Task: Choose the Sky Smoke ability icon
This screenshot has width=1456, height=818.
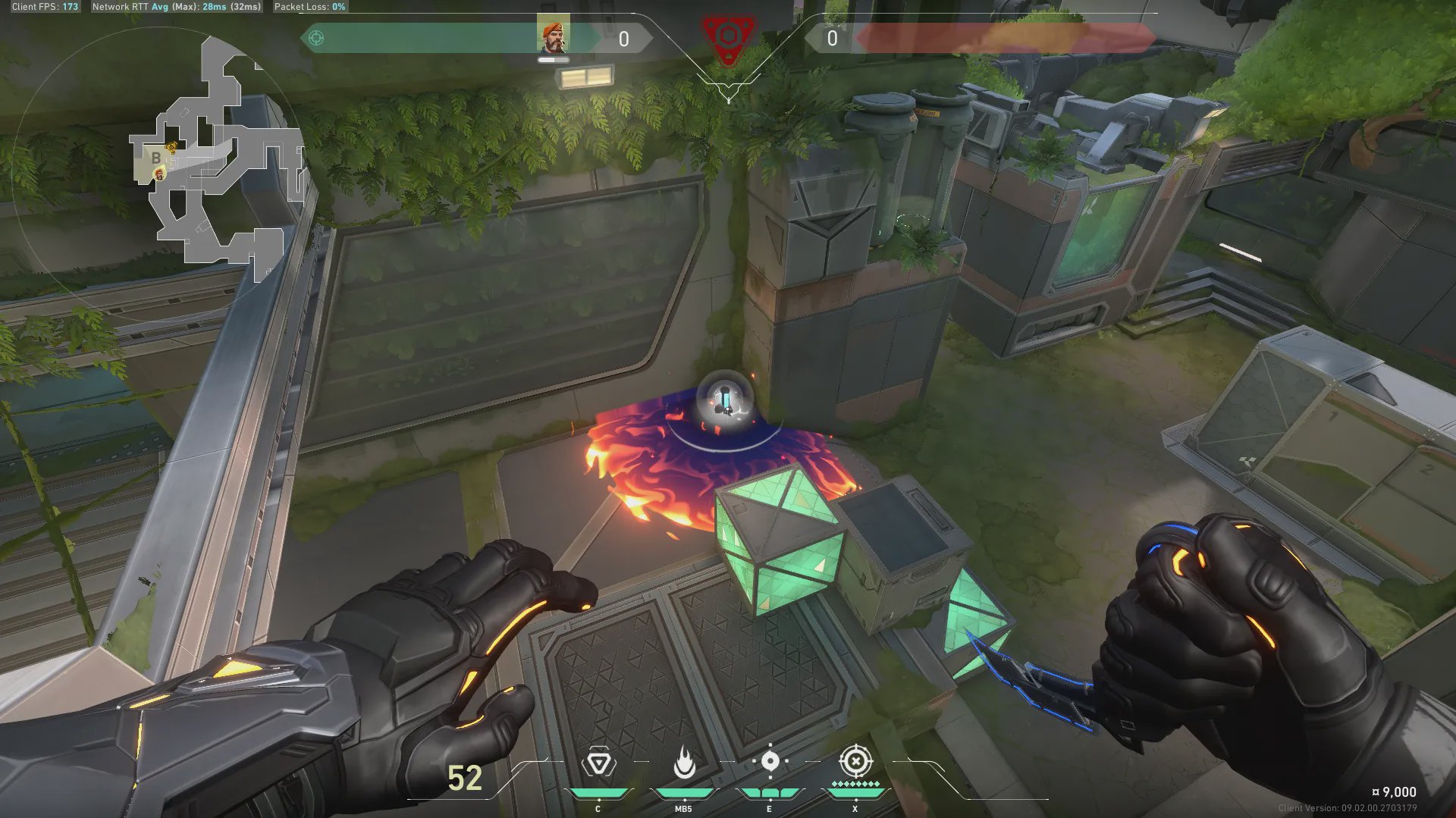Action: [x=770, y=762]
